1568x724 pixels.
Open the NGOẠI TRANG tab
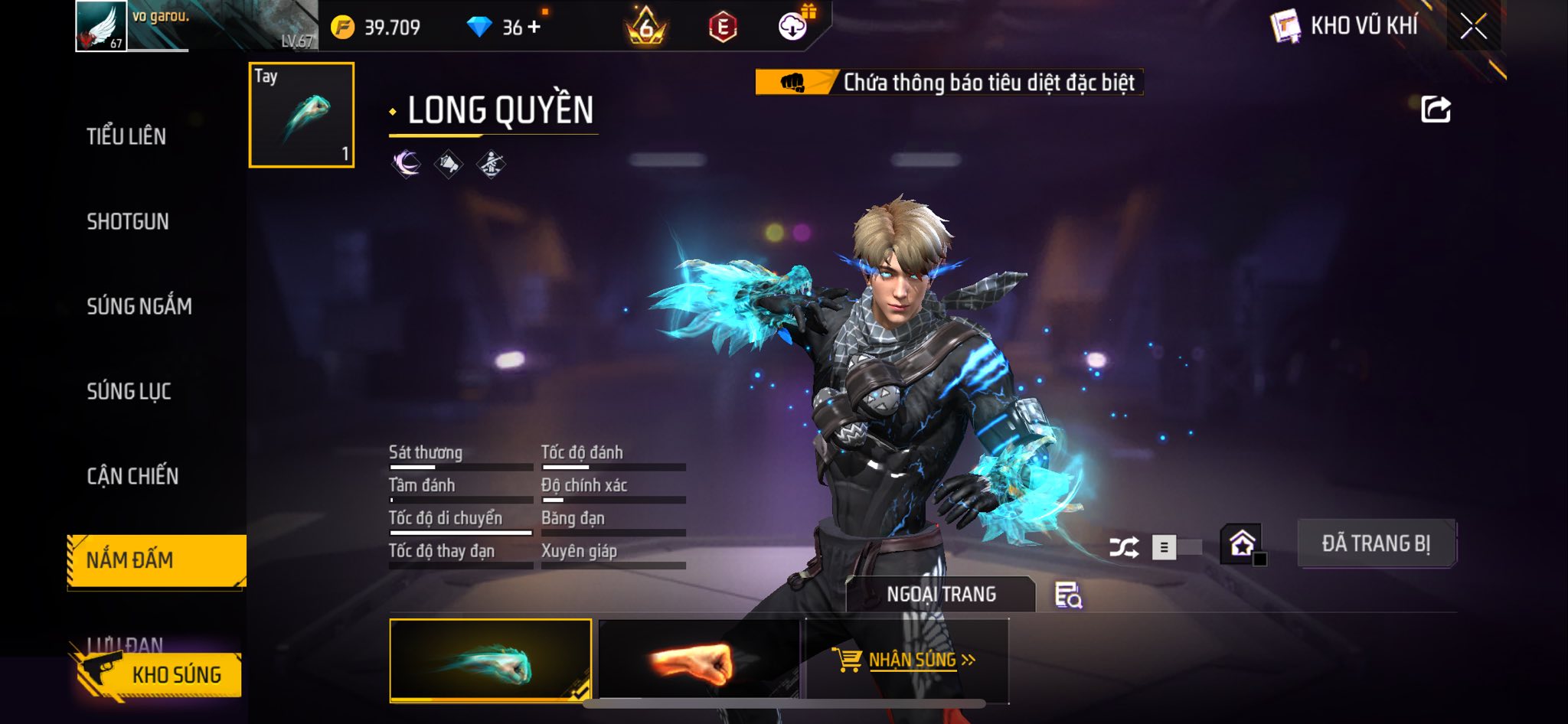click(941, 595)
